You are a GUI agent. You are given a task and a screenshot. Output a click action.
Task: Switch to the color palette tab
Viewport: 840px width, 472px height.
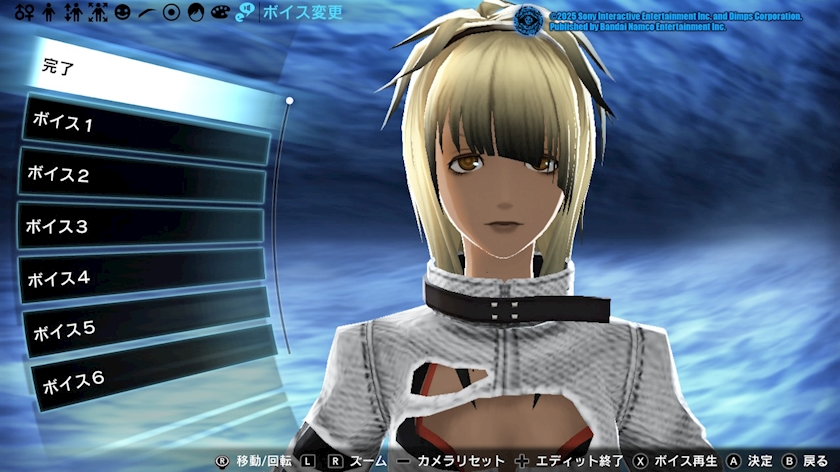pyautogui.click(x=220, y=13)
